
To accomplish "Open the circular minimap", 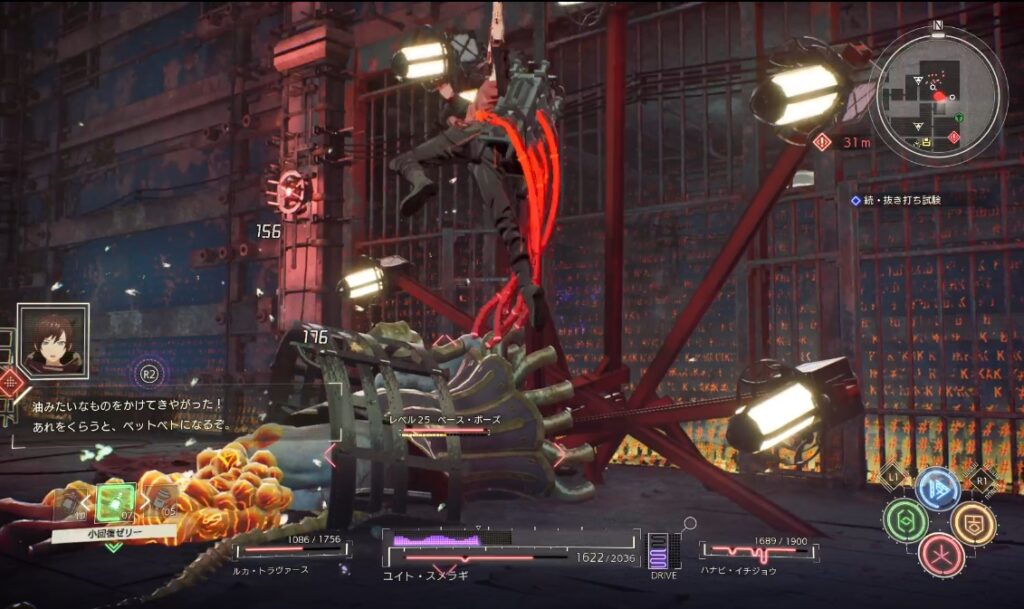I will [x=937, y=96].
